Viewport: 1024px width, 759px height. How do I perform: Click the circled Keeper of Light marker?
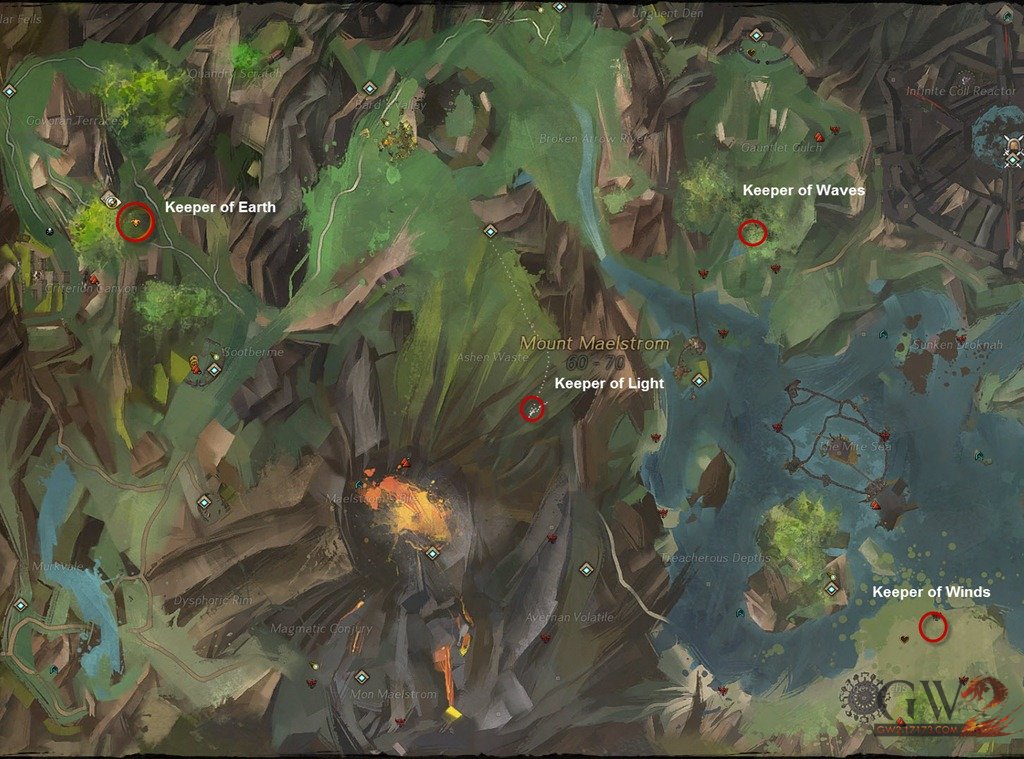533,408
